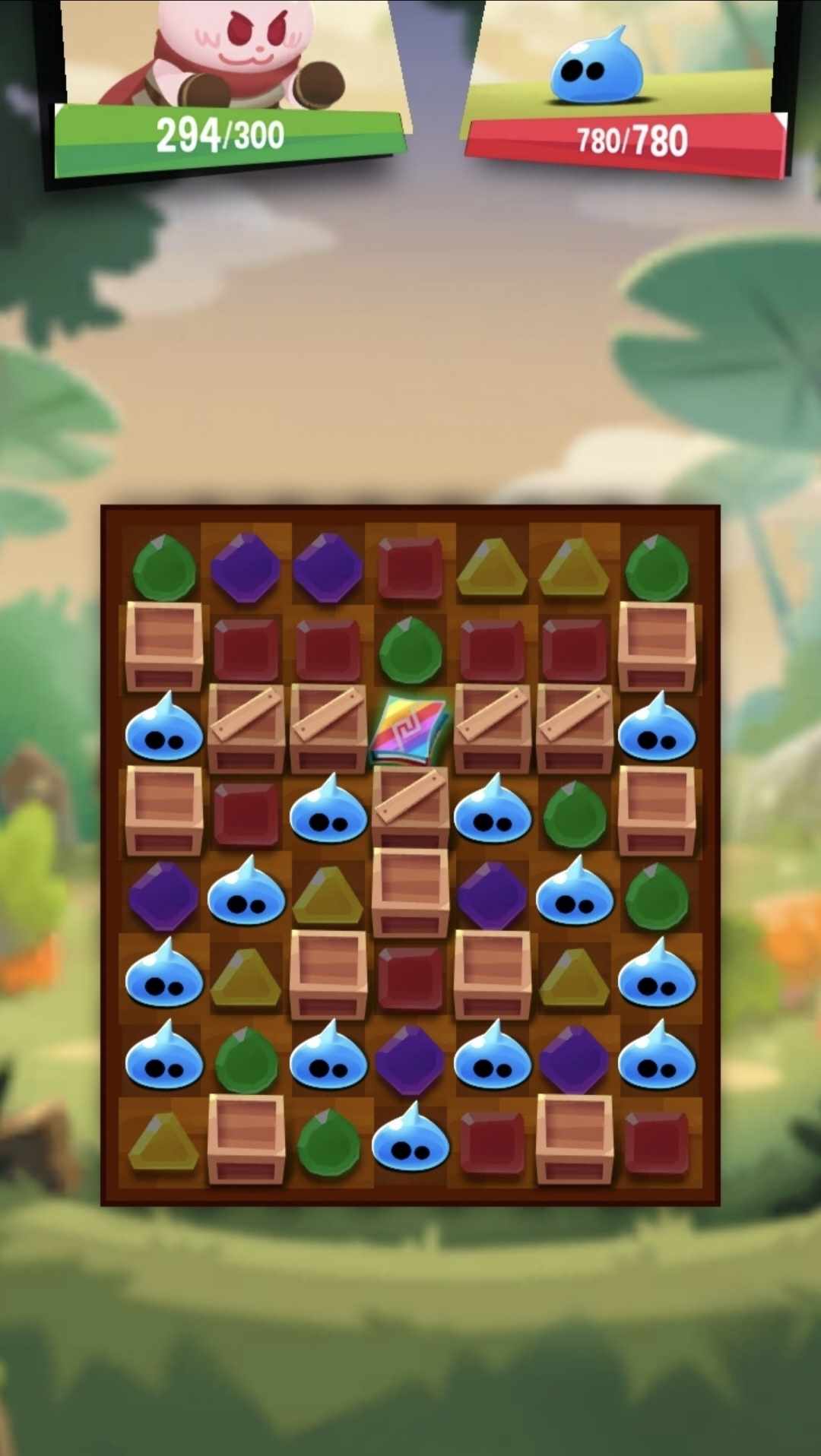Select the rainbow spellbook tile
This screenshot has height=1456, width=821.
410,731
